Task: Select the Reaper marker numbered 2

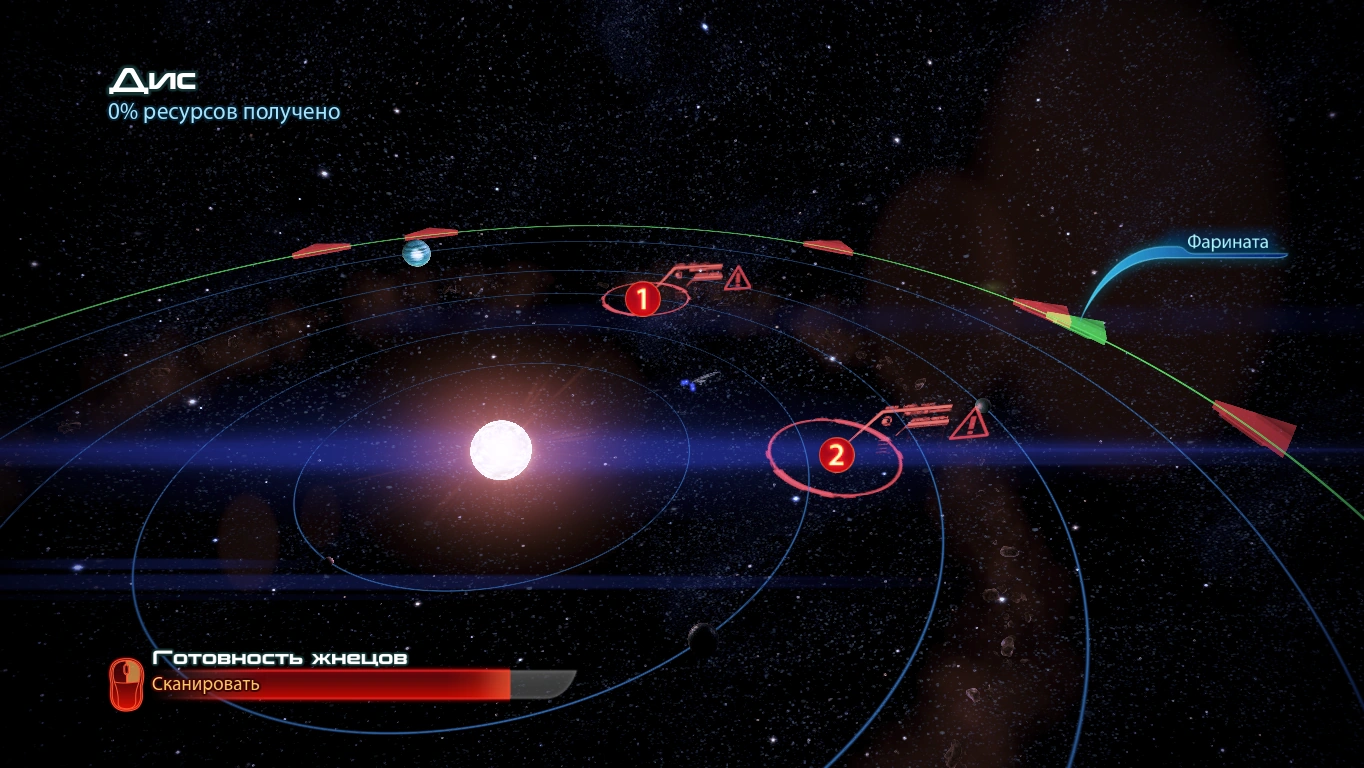Action: click(x=836, y=456)
